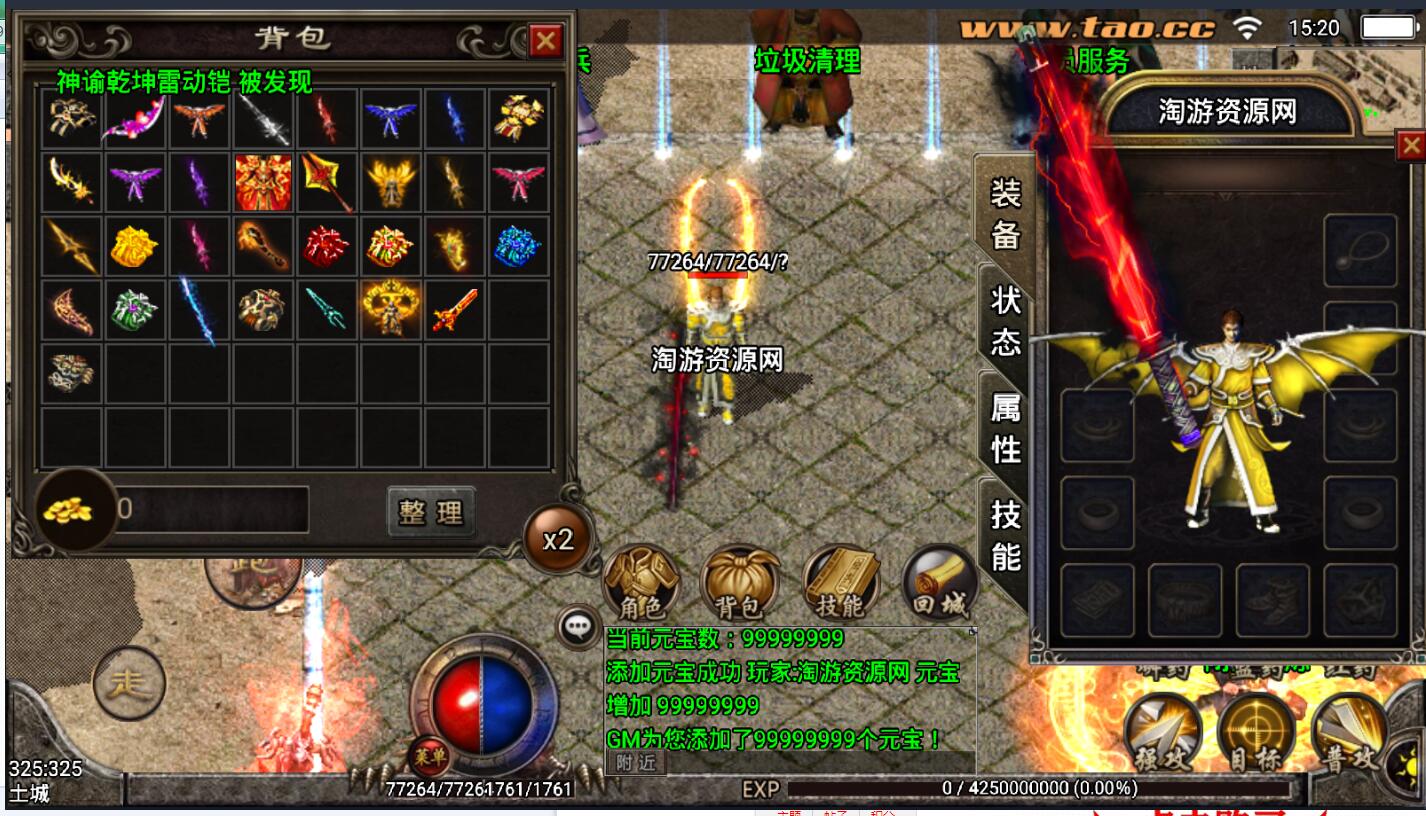Click the 整理 sort button

(431, 512)
